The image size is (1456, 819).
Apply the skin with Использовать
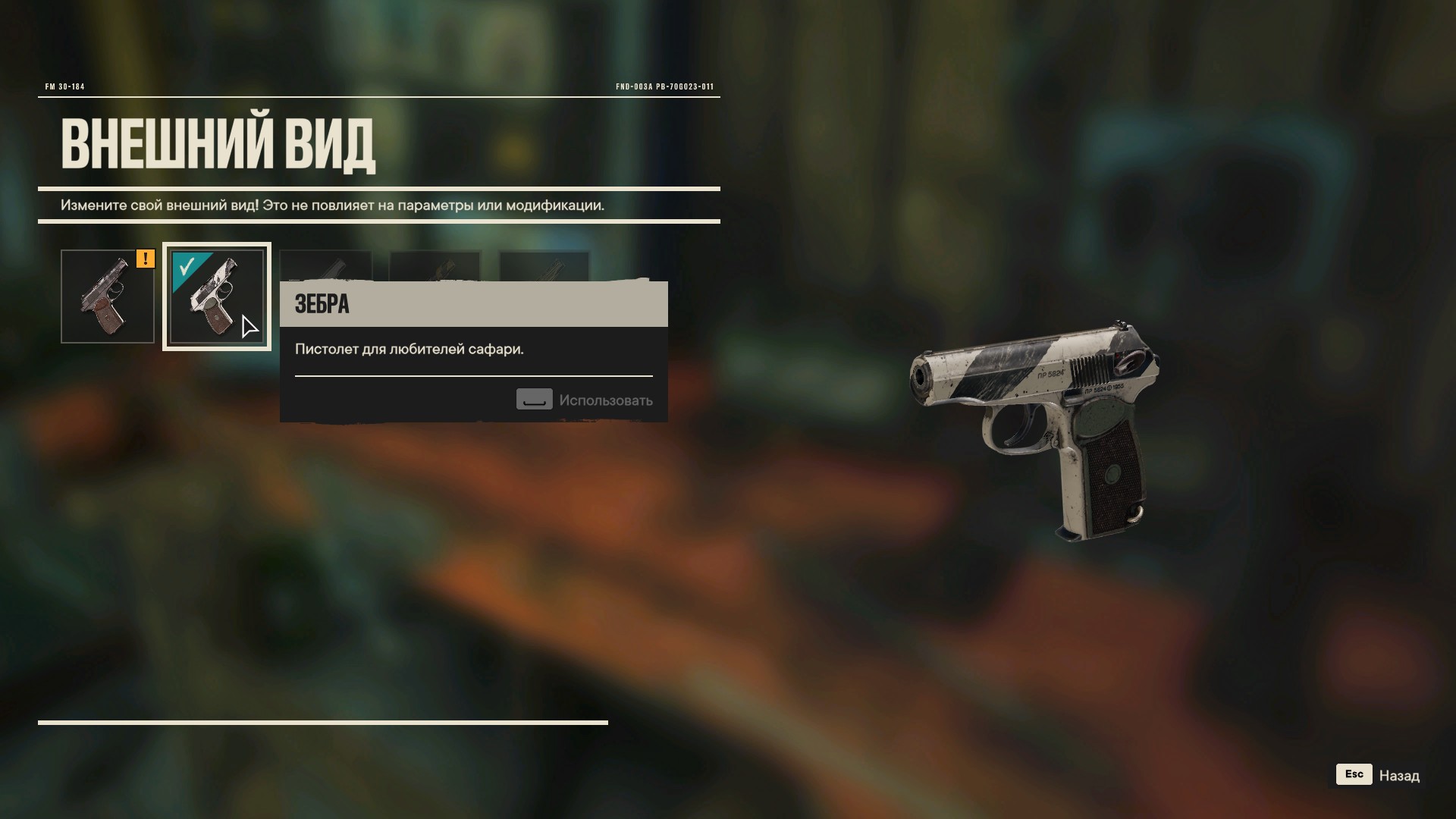[584, 400]
